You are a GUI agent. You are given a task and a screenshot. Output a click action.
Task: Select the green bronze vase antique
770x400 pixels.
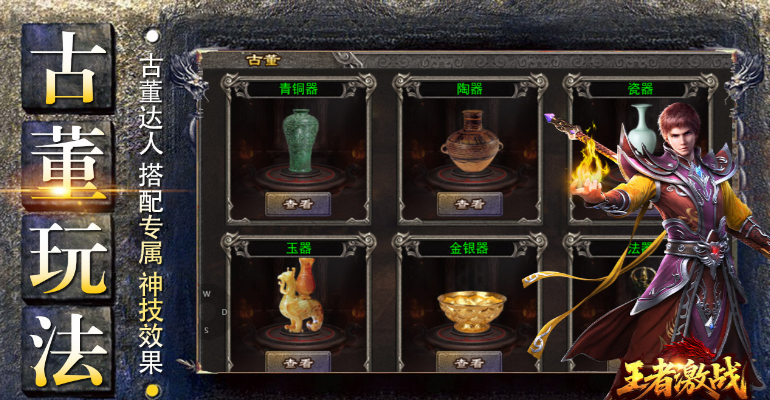[x=298, y=141]
